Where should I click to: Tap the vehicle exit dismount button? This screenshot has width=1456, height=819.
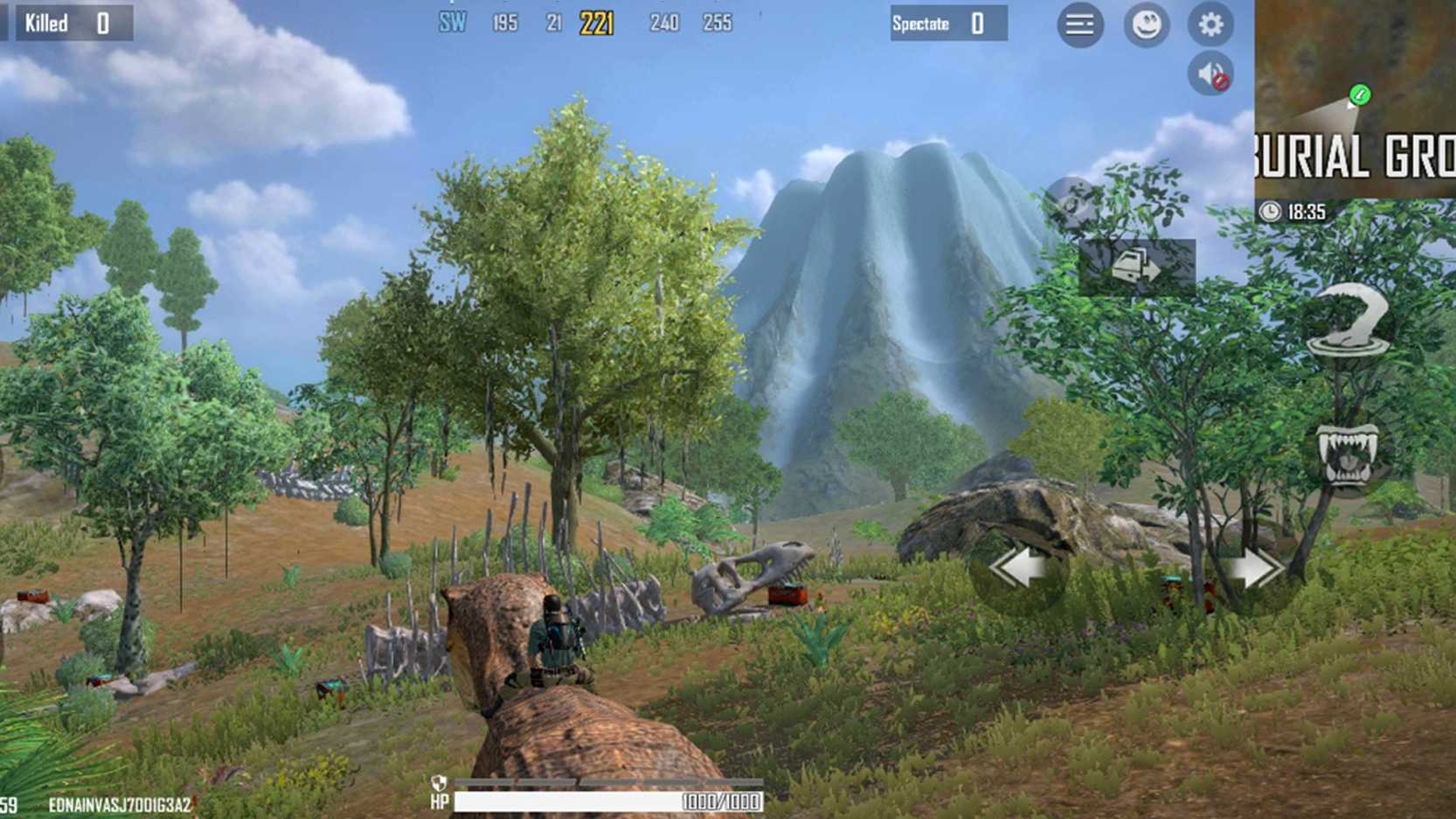click(1136, 266)
